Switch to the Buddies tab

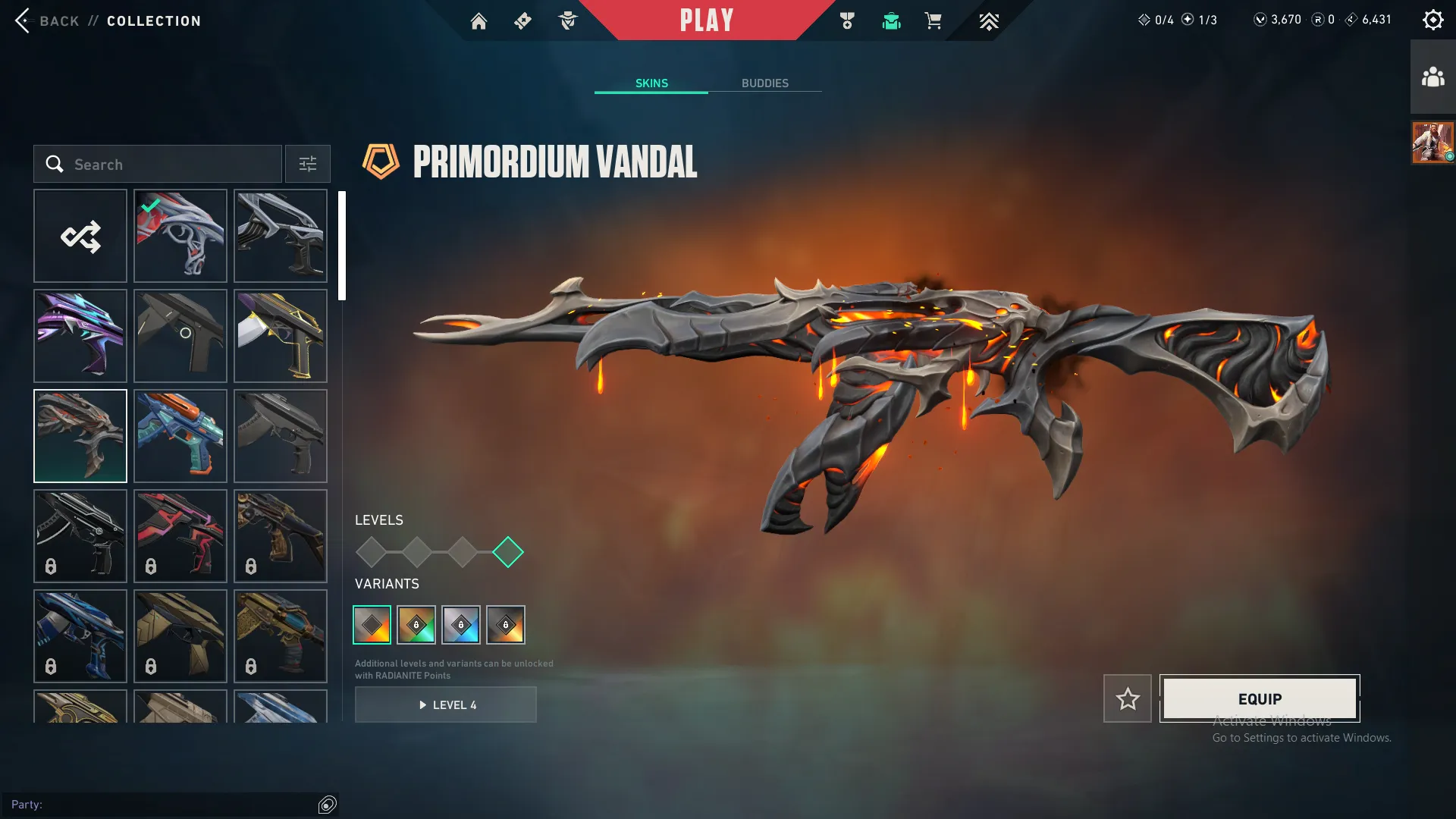[x=765, y=83]
